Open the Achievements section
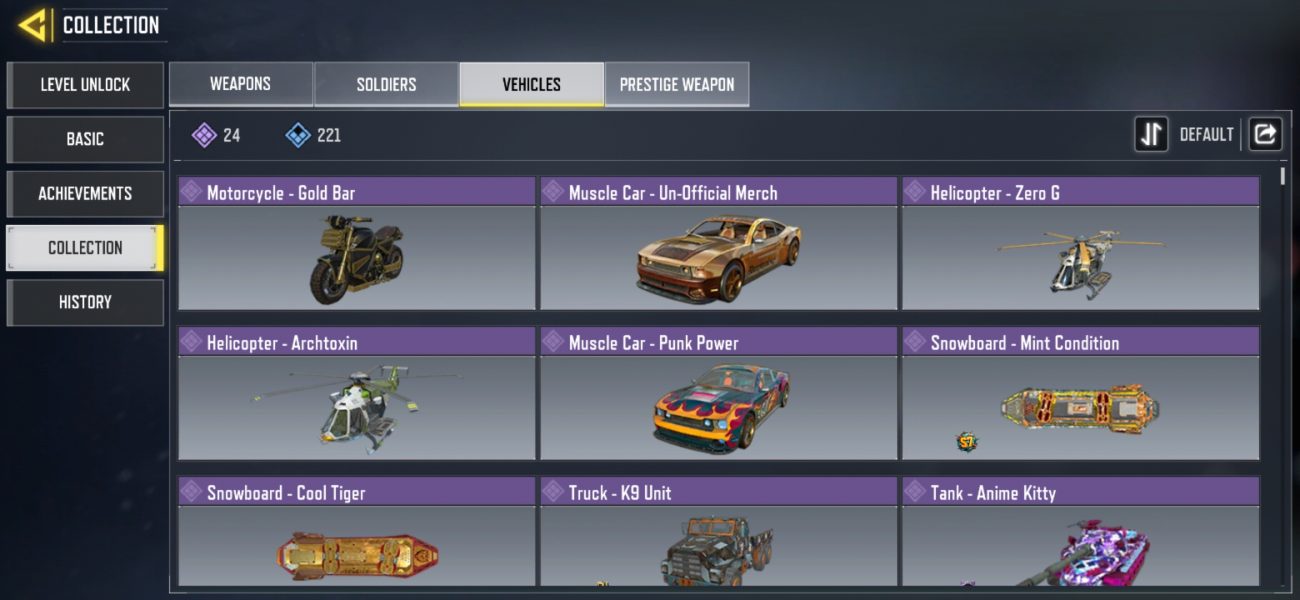This screenshot has width=1300, height=600. point(85,193)
